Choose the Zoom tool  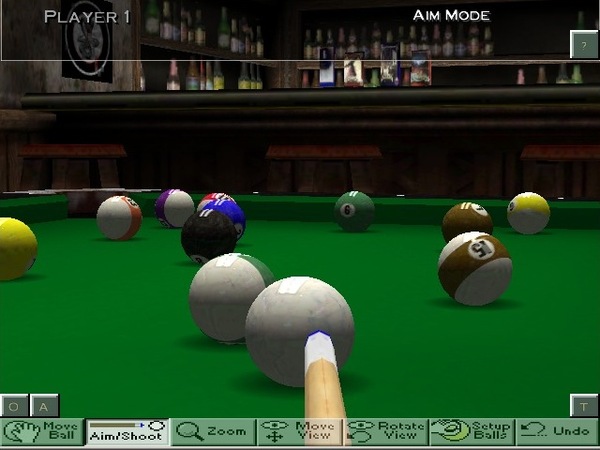coord(213,432)
